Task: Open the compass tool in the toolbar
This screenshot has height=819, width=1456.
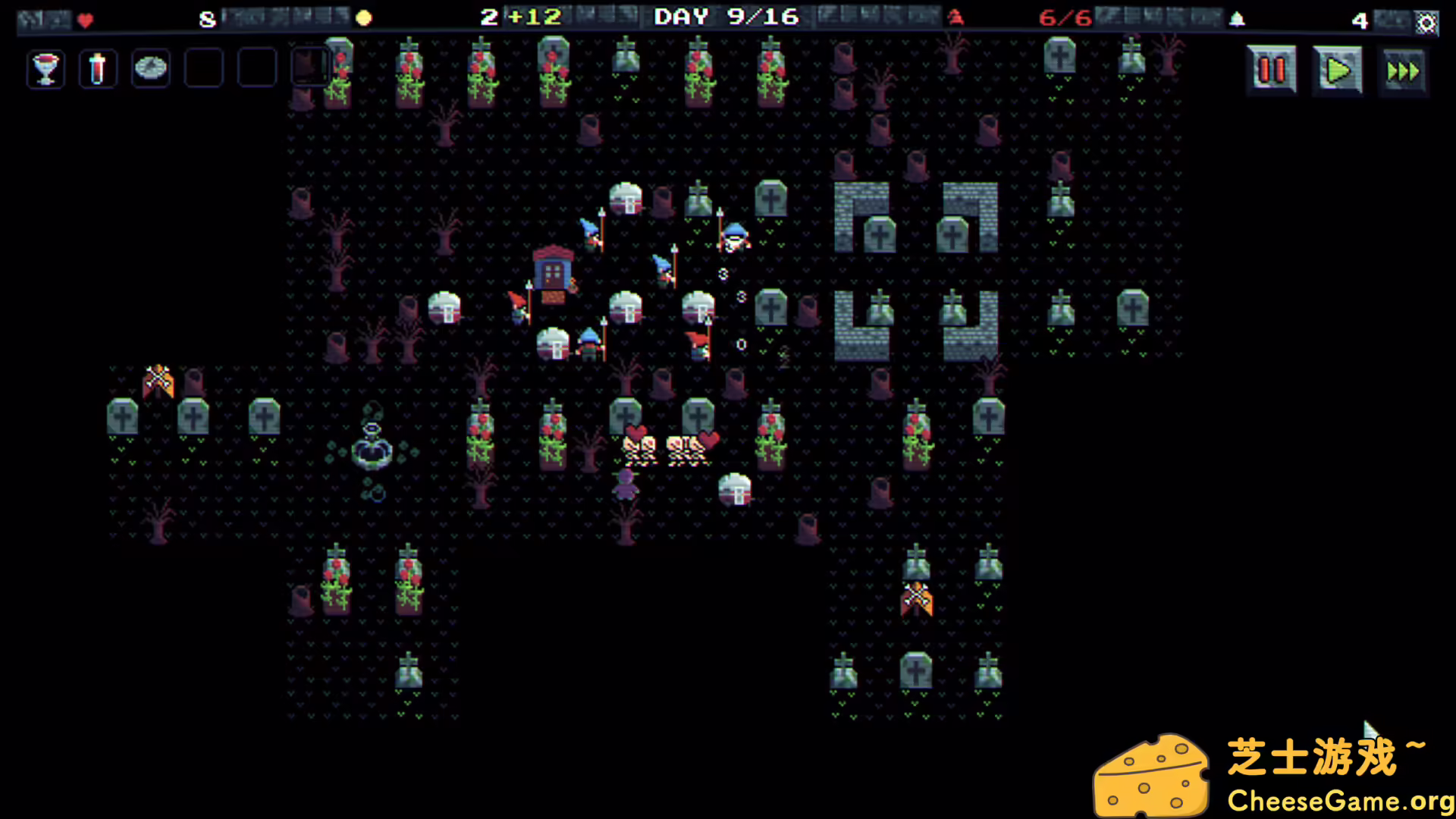Action: pos(150,68)
